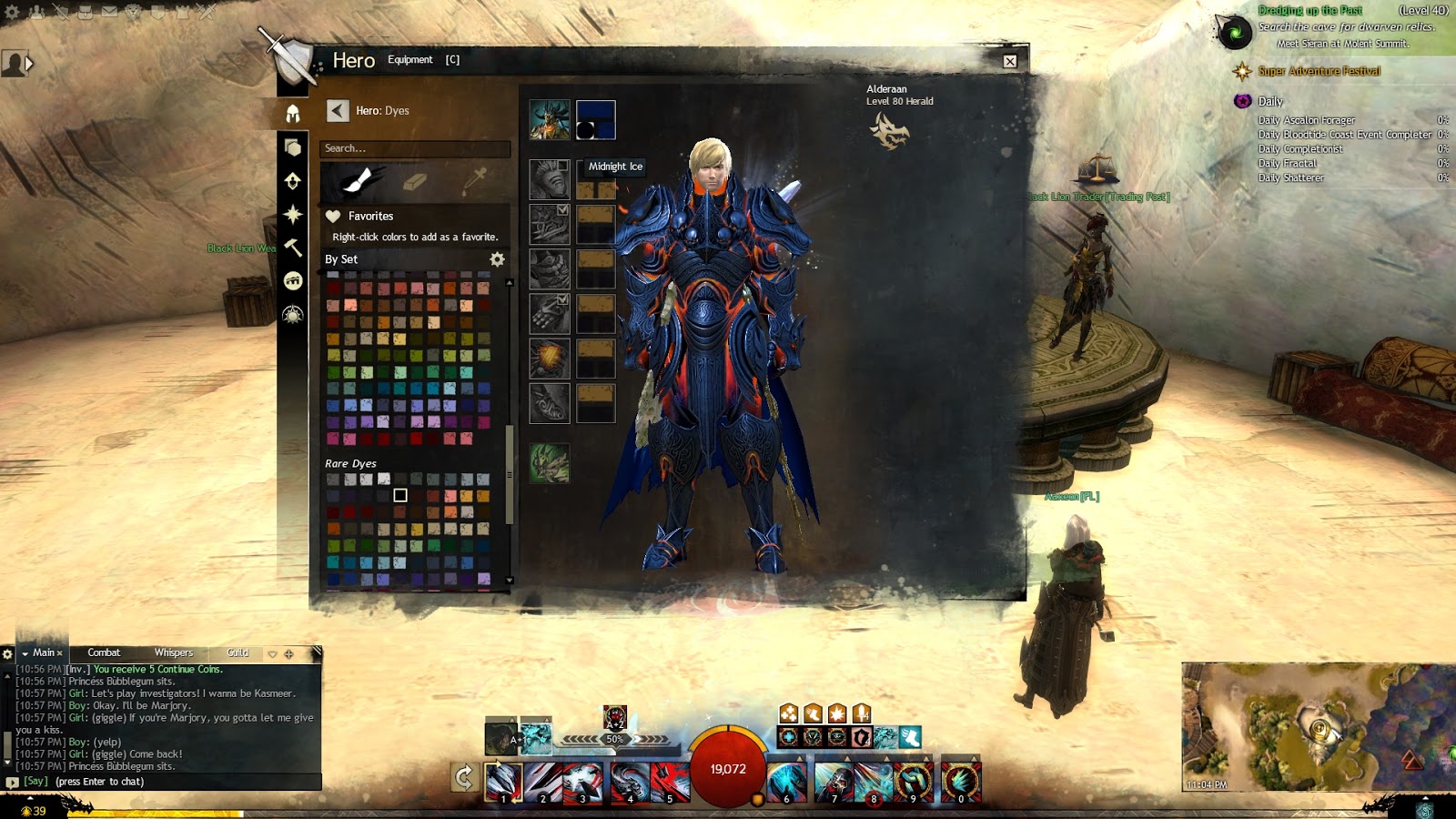This screenshot has width=1456, height=819.
Task: Open the Whispers chat tab
Action: coord(173,652)
